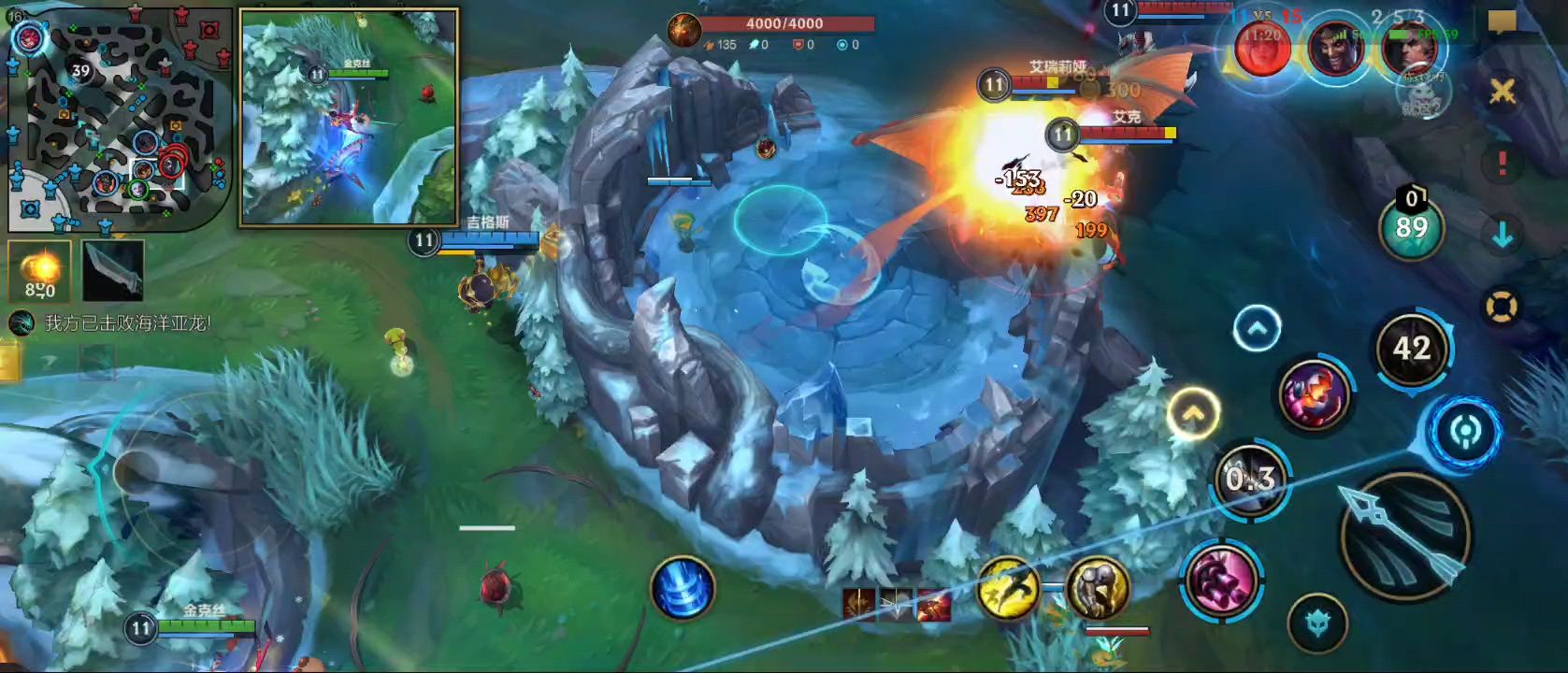Image resolution: width=1568 pixels, height=673 pixels.
Task: Open the shop via the gold coin icon
Action: pyautogui.click(x=40, y=271)
